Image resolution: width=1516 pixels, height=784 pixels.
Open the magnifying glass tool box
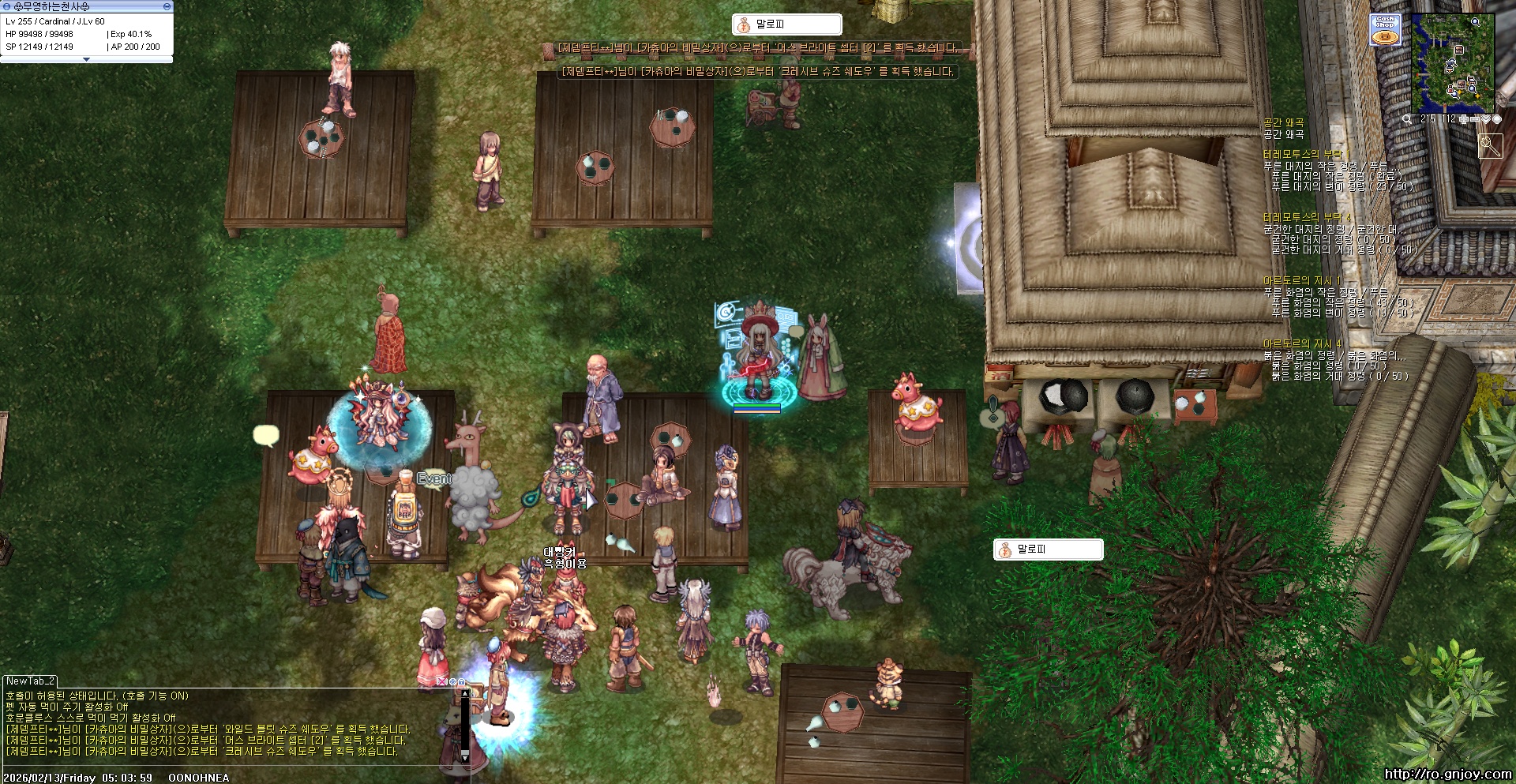pos(1490,146)
